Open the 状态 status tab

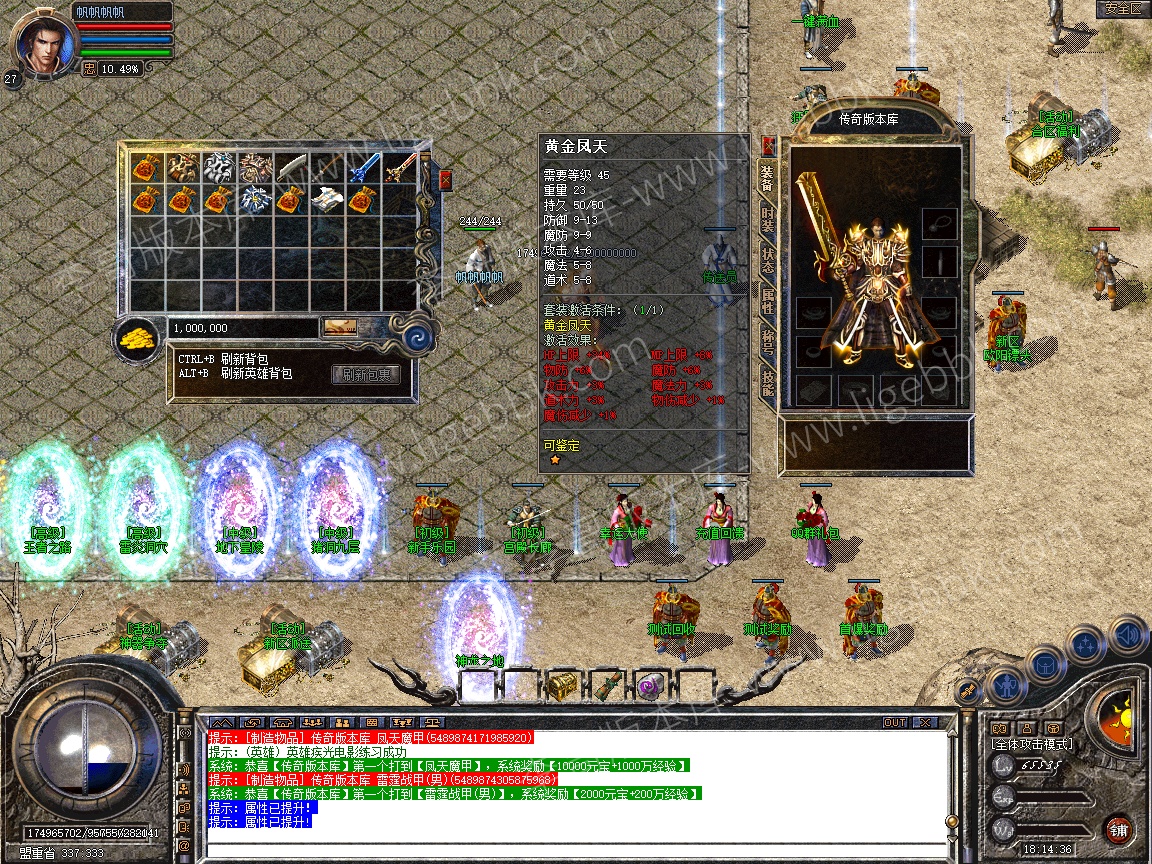[768, 258]
